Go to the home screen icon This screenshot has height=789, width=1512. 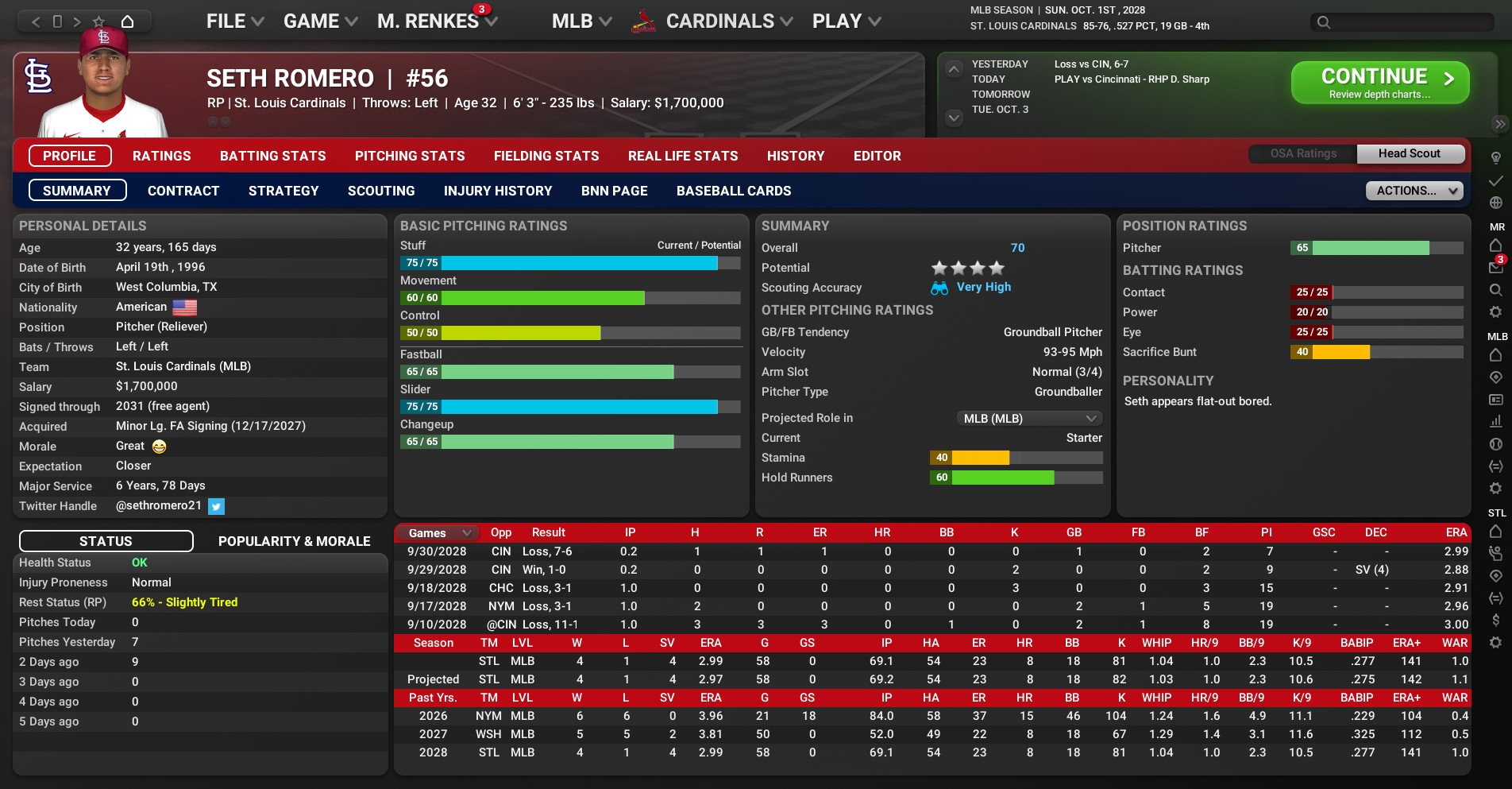pos(127,21)
